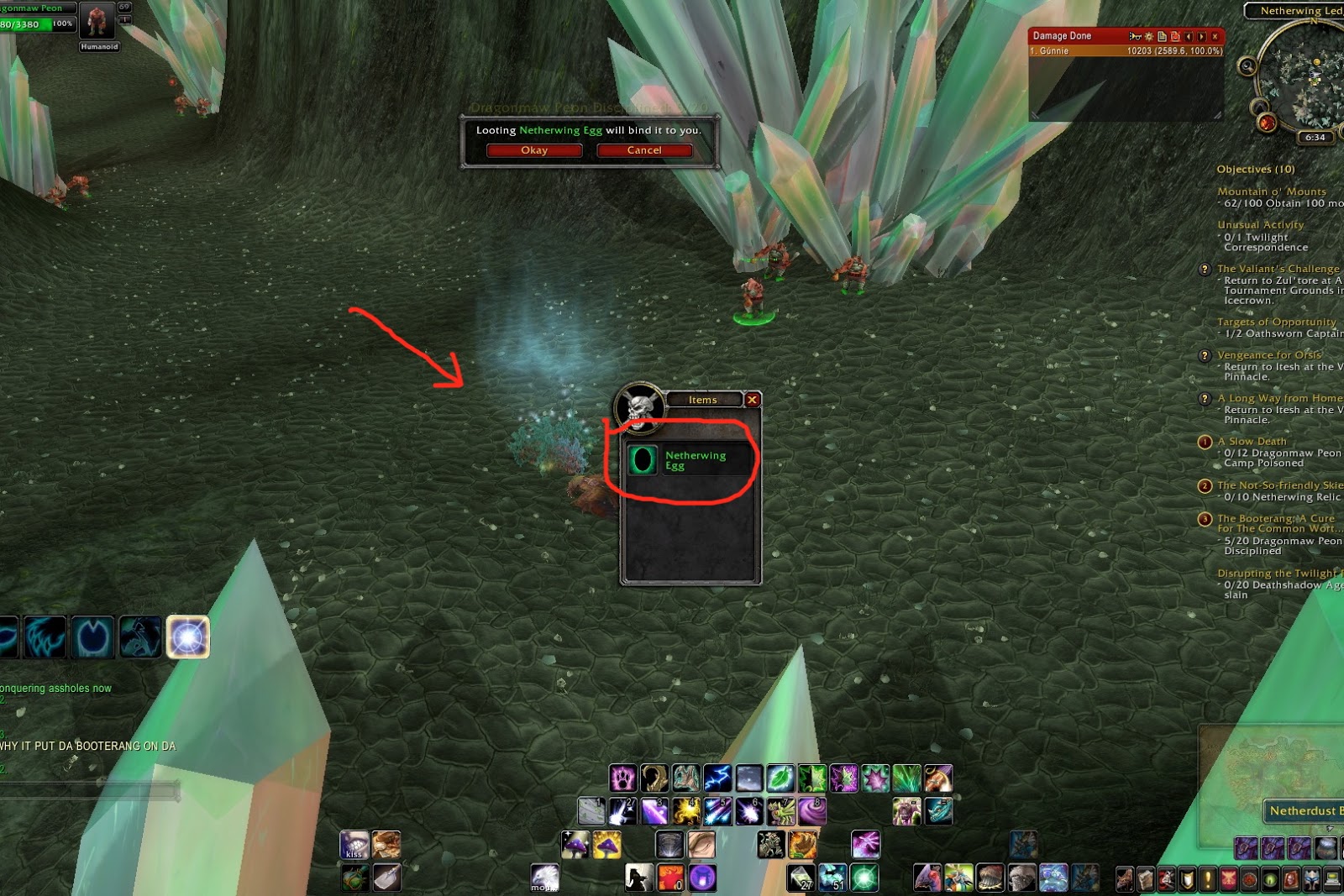Click the report page icon in Damage Done header

click(1162, 37)
